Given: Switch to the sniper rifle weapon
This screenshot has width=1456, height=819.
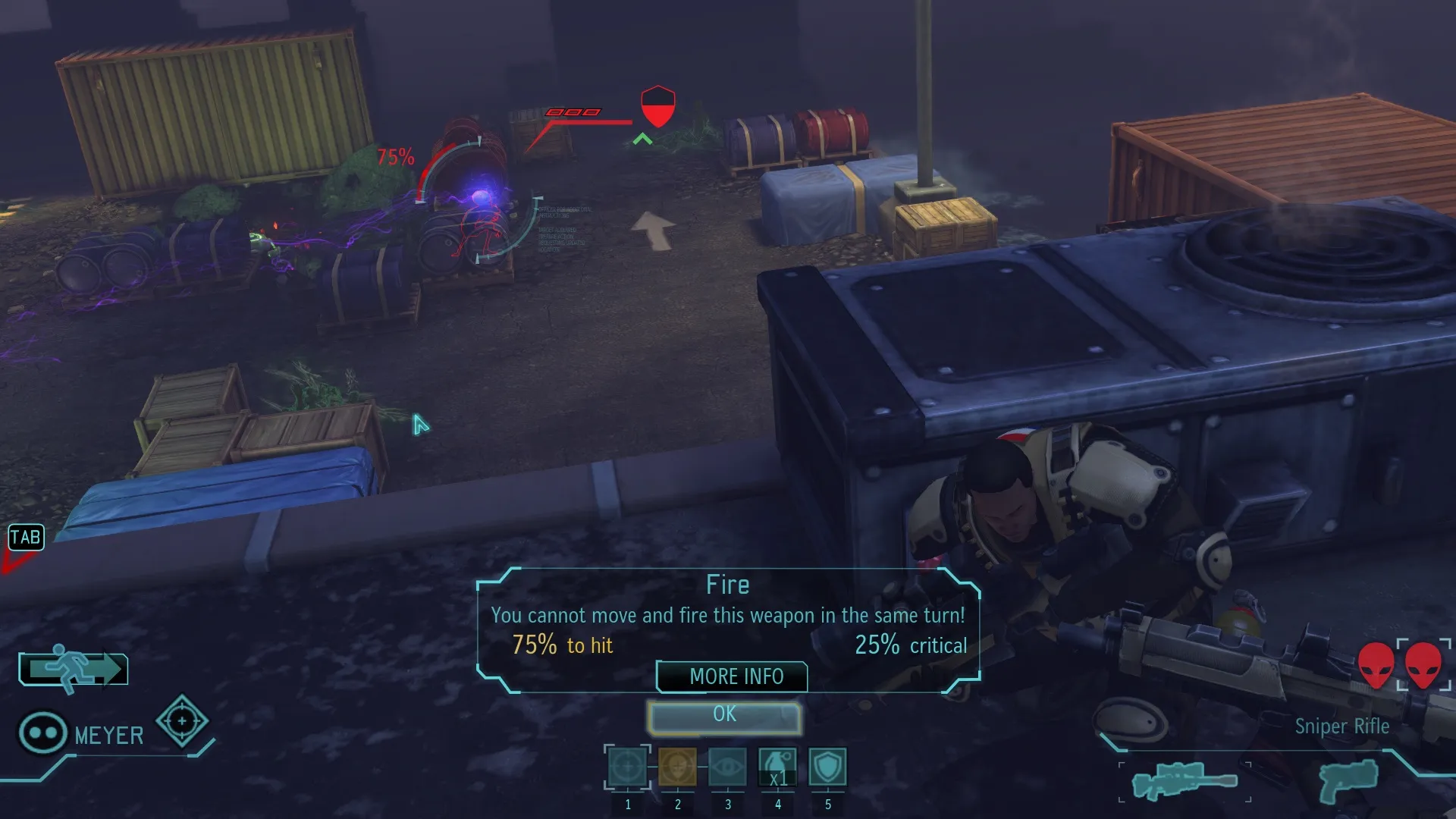Looking at the screenshot, I should coord(1185,781).
